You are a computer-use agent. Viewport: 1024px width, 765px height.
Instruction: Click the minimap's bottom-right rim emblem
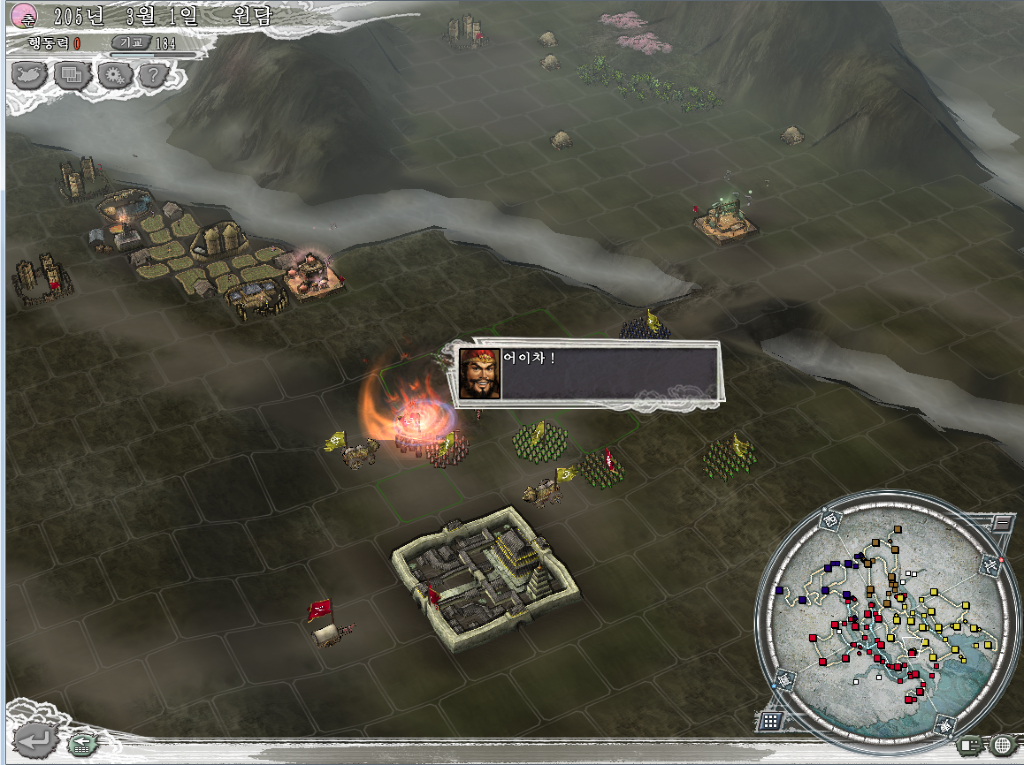945,724
